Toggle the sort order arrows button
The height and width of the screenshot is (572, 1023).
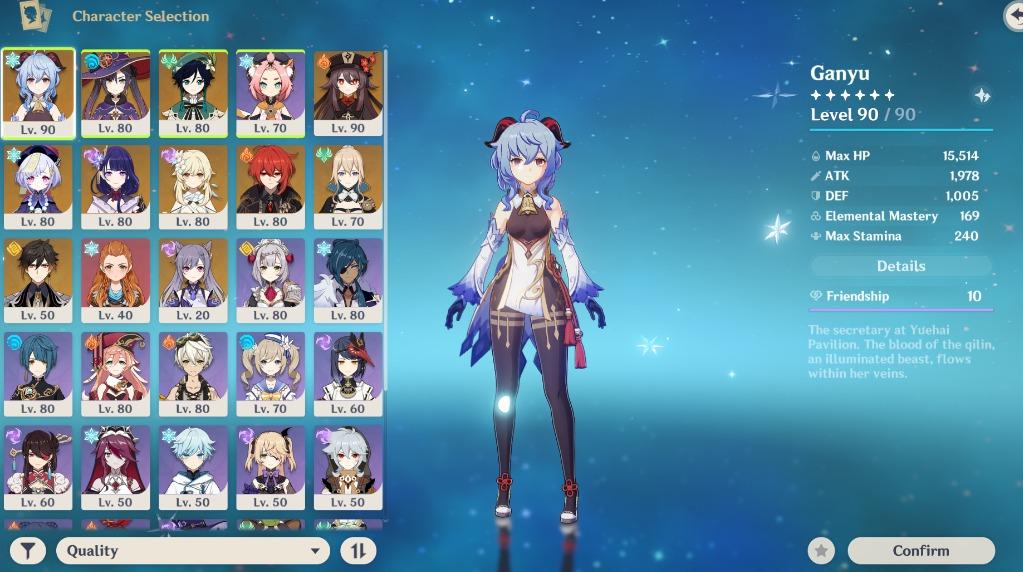[357, 550]
